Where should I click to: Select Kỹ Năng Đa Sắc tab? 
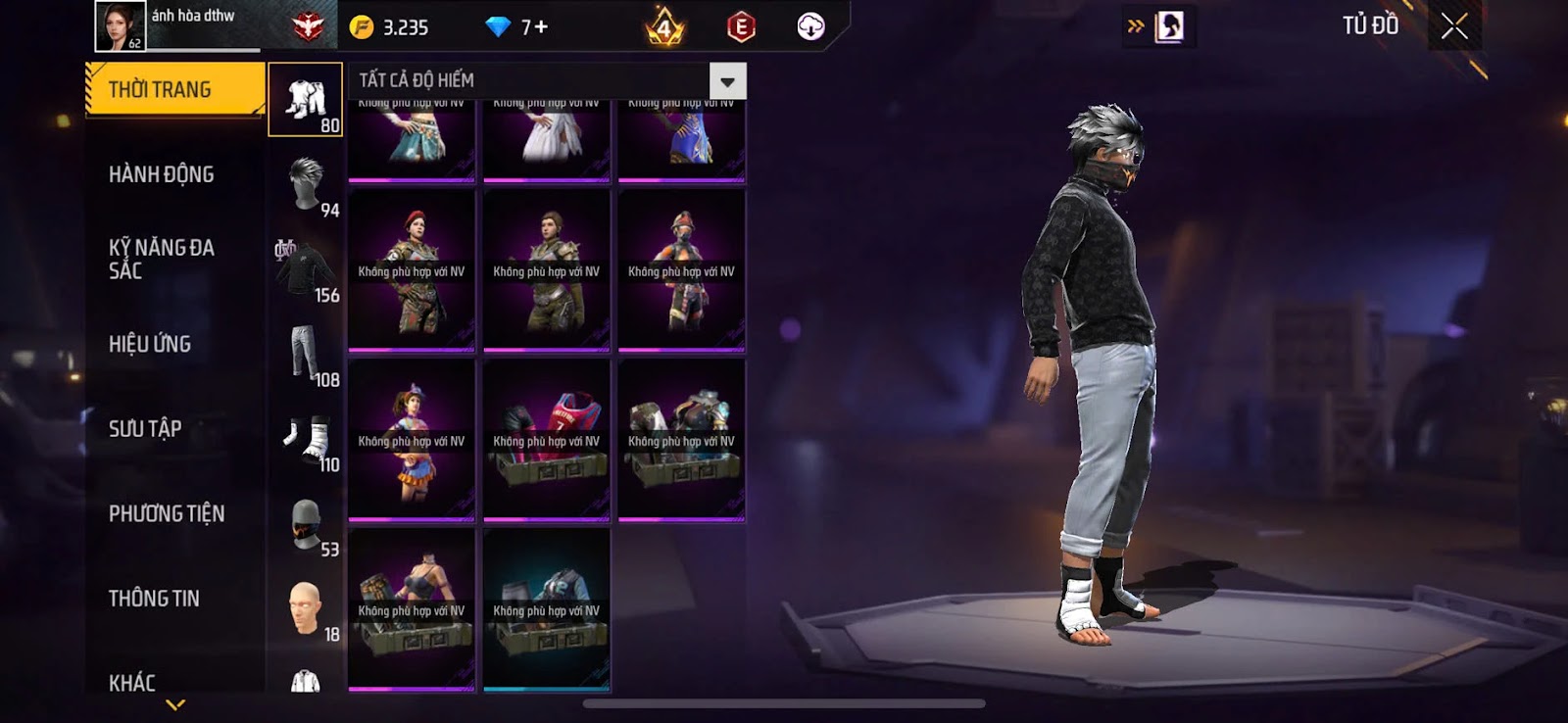coord(162,259)
